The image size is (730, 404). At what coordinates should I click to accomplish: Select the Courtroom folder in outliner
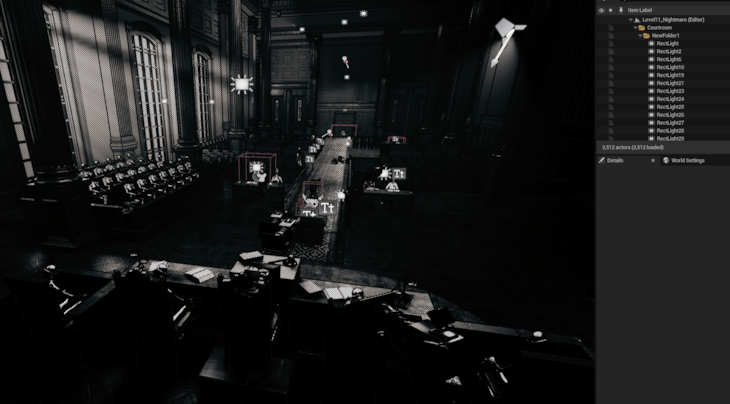point(659,27)
